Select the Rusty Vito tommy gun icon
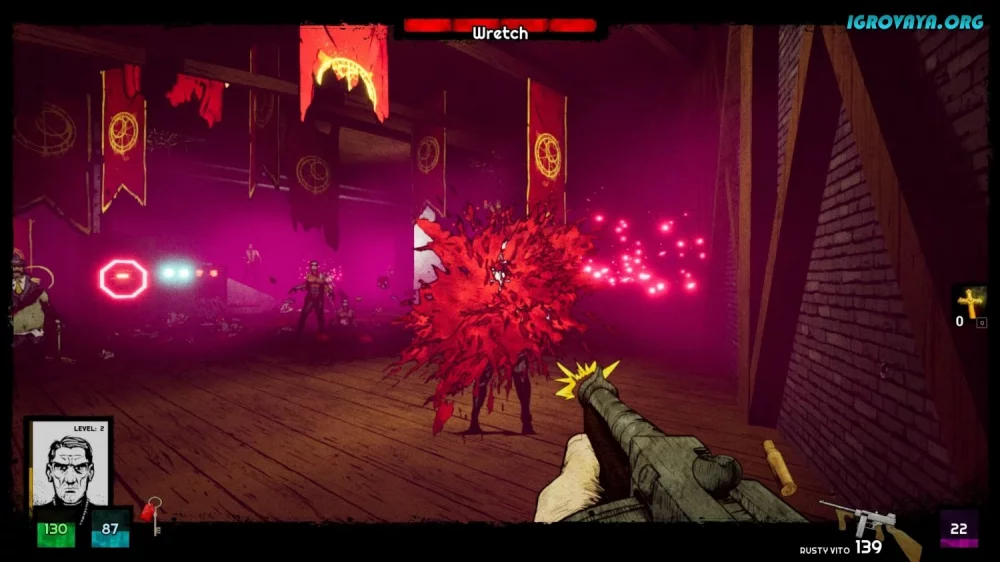Viewport: 1000px width, 562px height. pos(868,526)
